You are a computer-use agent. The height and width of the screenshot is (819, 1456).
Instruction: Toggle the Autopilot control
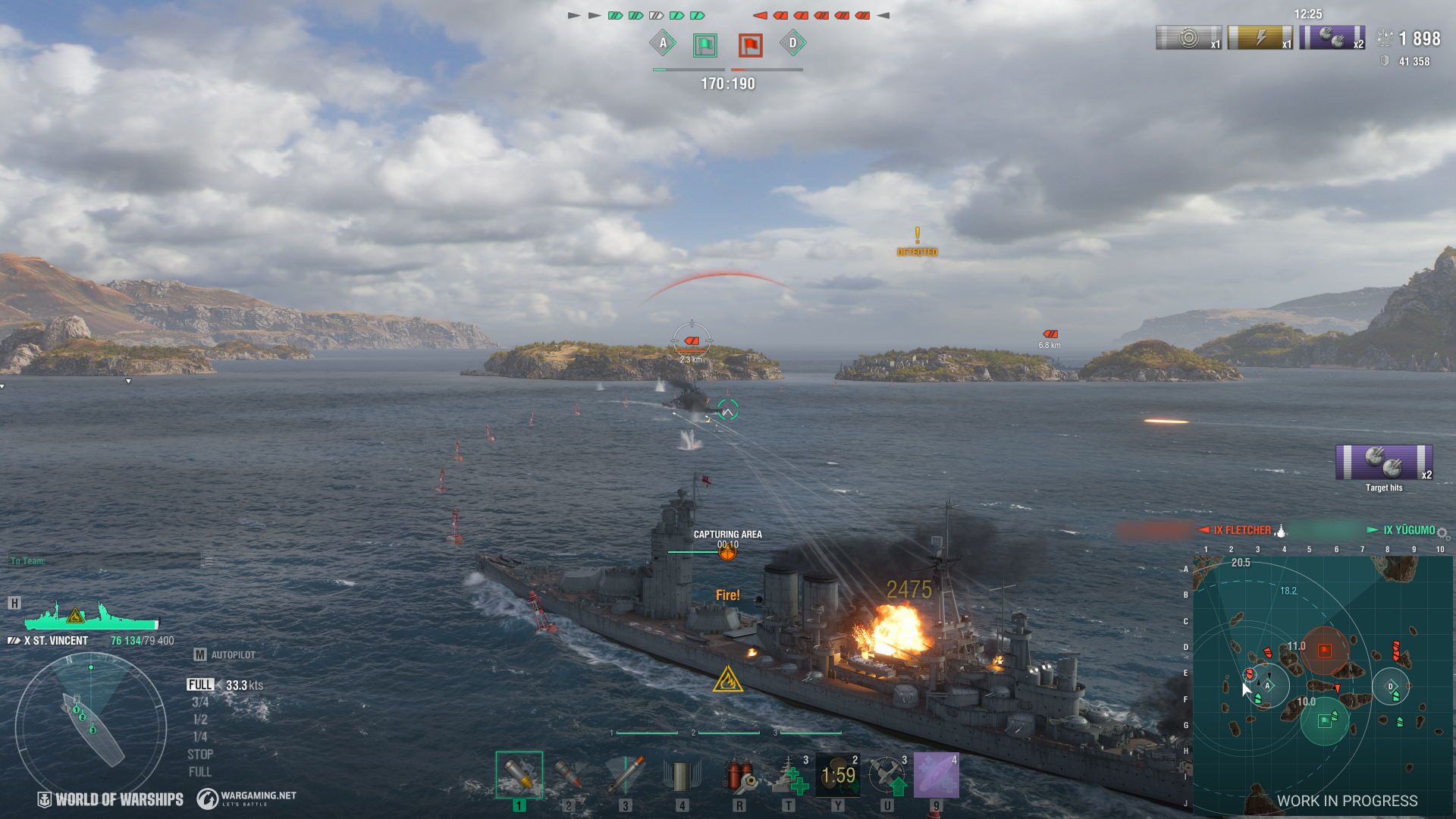tap(224, 654)
